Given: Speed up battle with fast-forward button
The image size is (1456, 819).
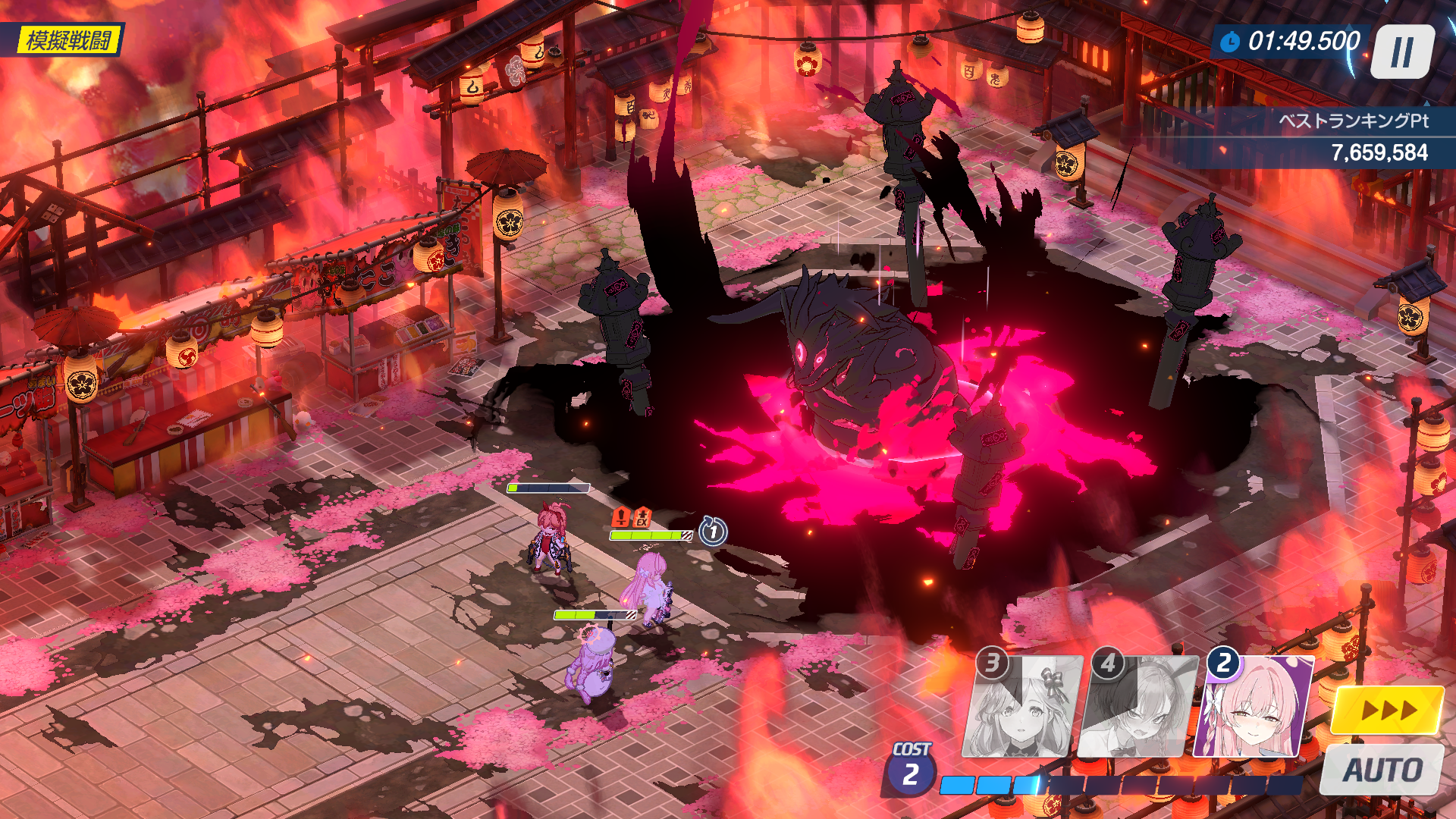Looking at the screenshot, I should pos(1388,711).
